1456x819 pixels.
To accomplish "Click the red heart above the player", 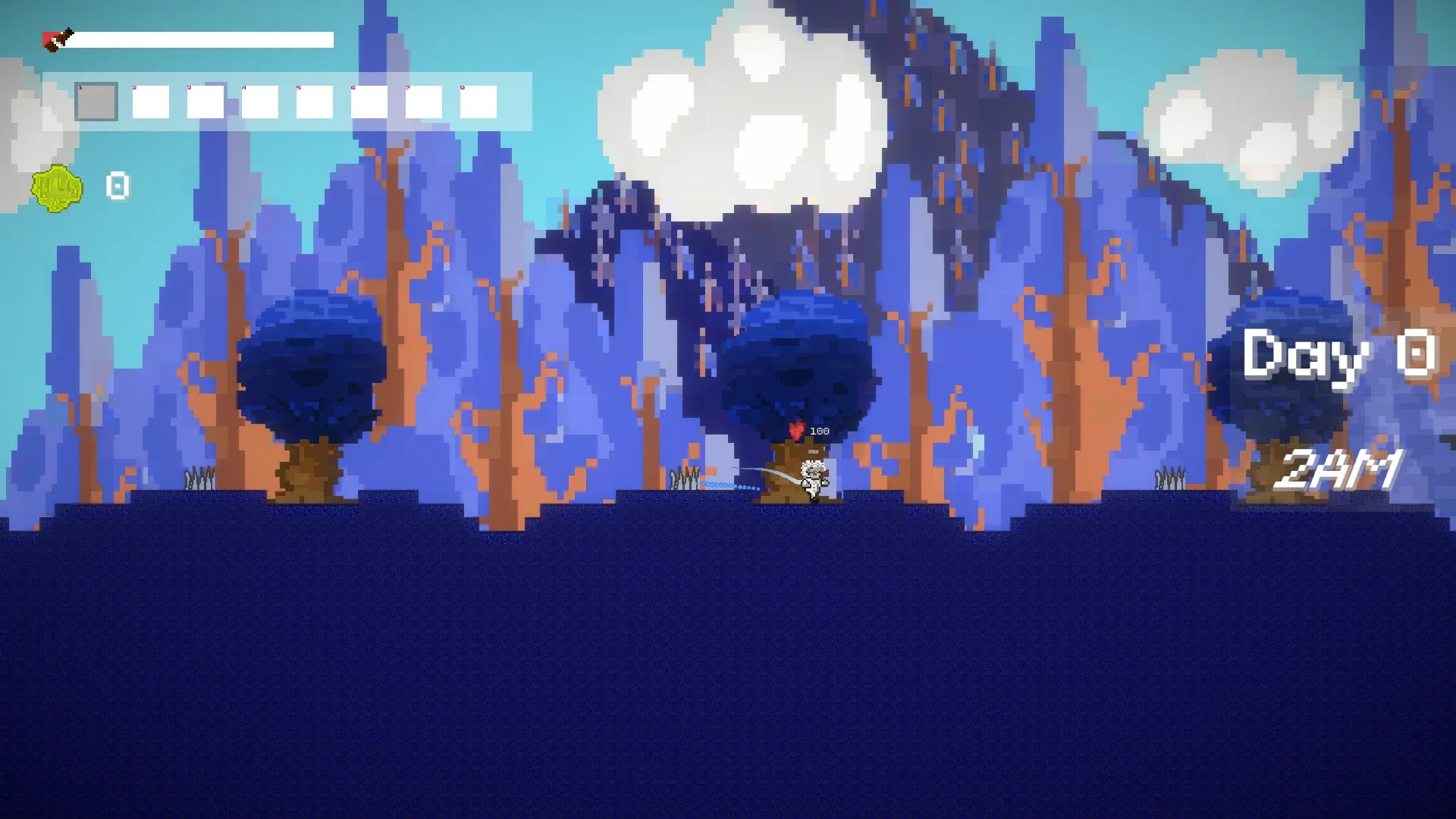I will (x=796, y=429).
